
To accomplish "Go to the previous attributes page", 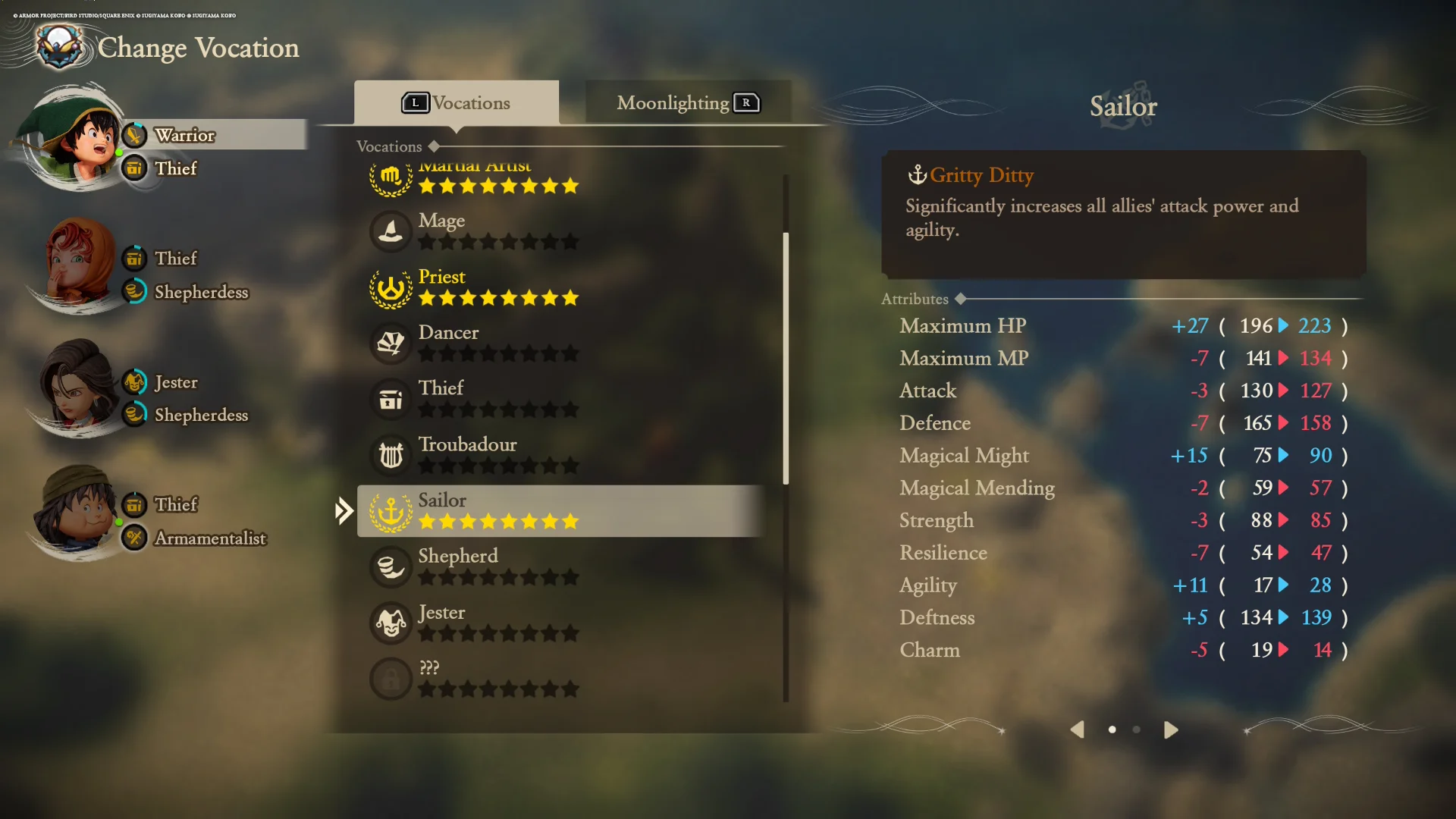I will 1077,730.
